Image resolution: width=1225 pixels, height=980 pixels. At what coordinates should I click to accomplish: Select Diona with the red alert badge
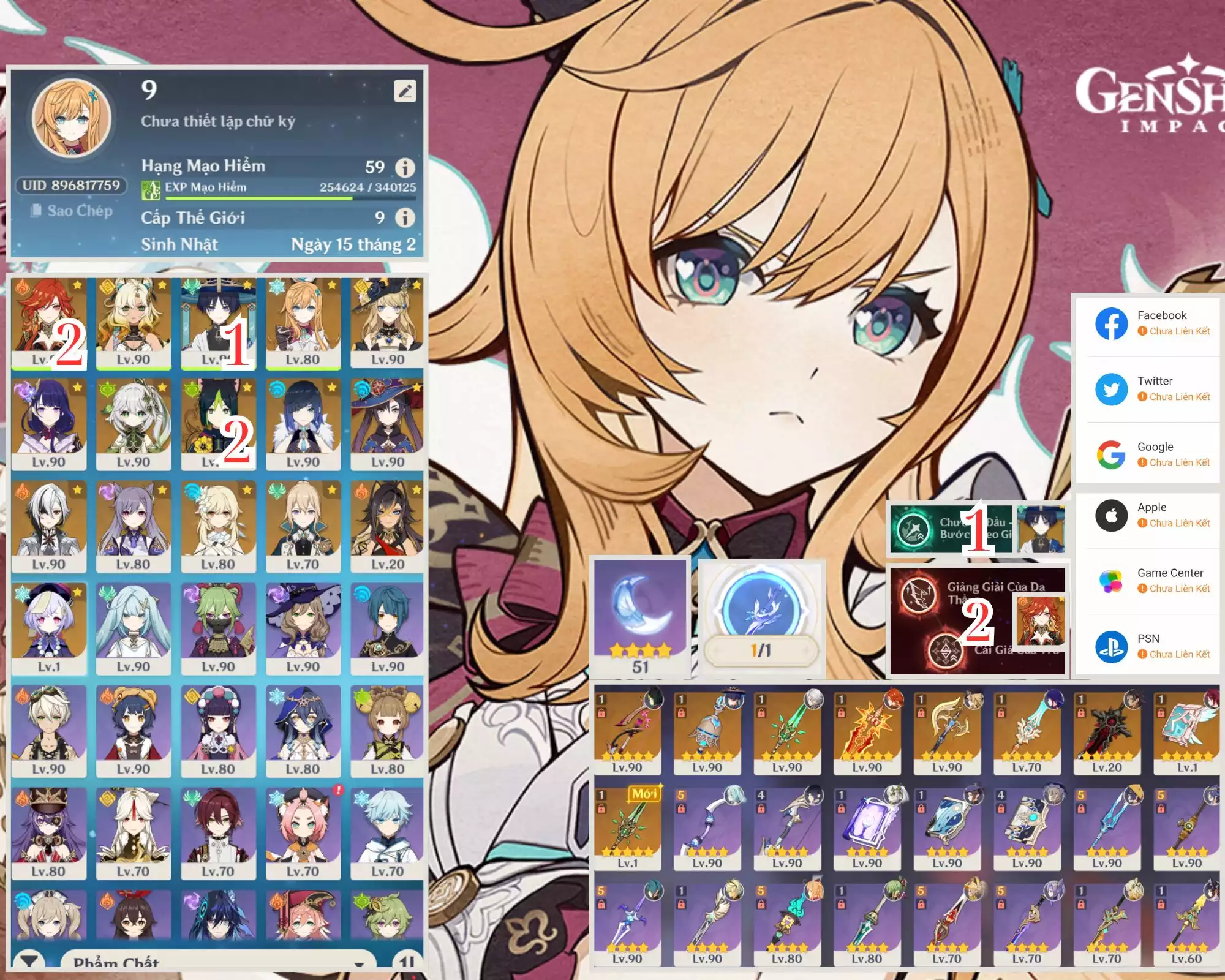(x=303, y=833)
